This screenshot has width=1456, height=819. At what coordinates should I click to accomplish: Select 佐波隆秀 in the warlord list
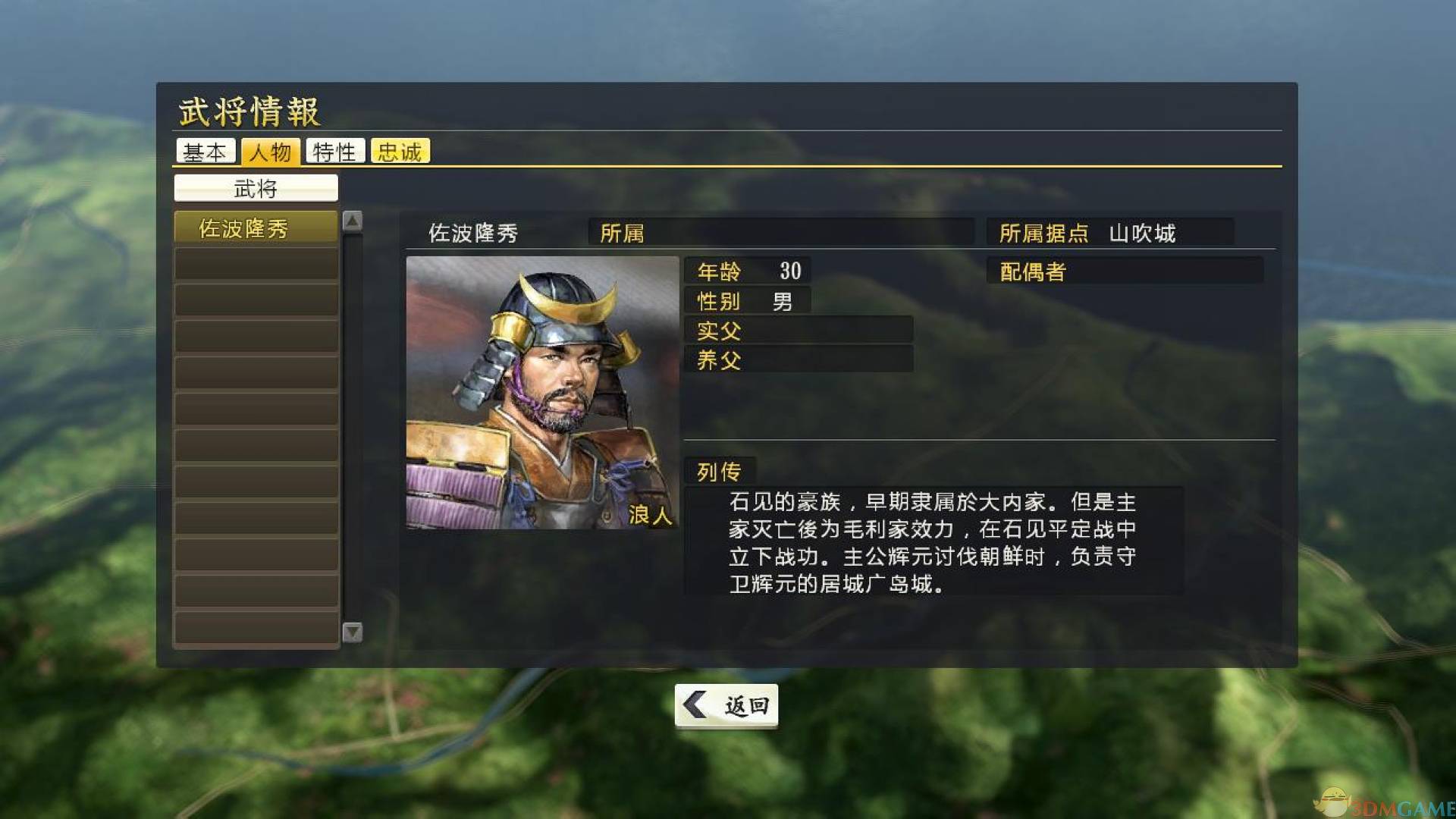255,225
